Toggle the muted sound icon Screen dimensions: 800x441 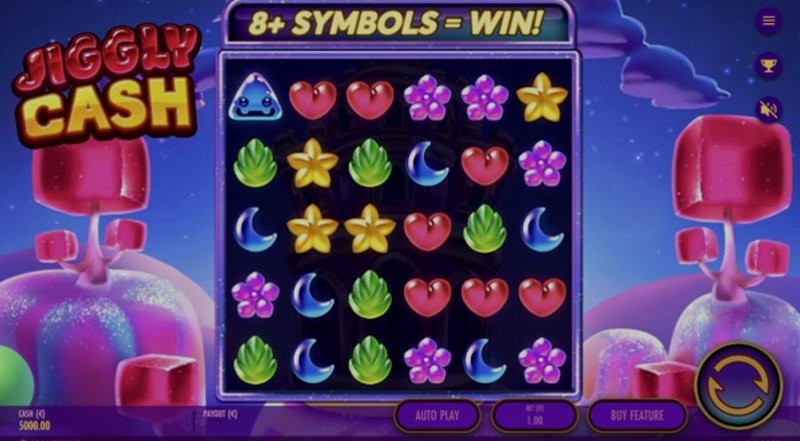click(x=769, y=109)
